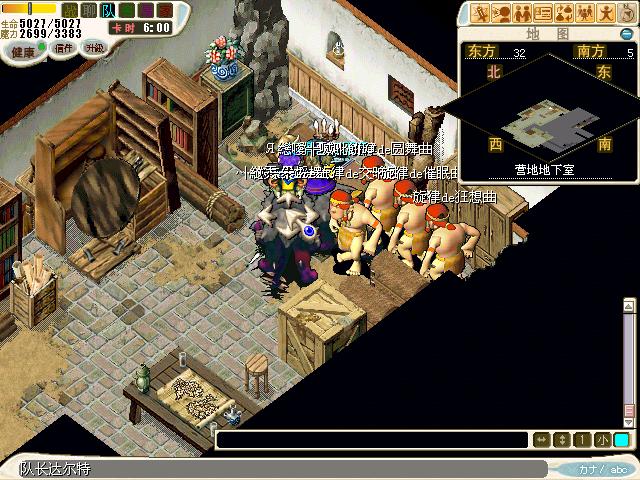Click the group-of-people party icon
The width and height of the screenshot is (640, 480).
(x=588, y=13)
